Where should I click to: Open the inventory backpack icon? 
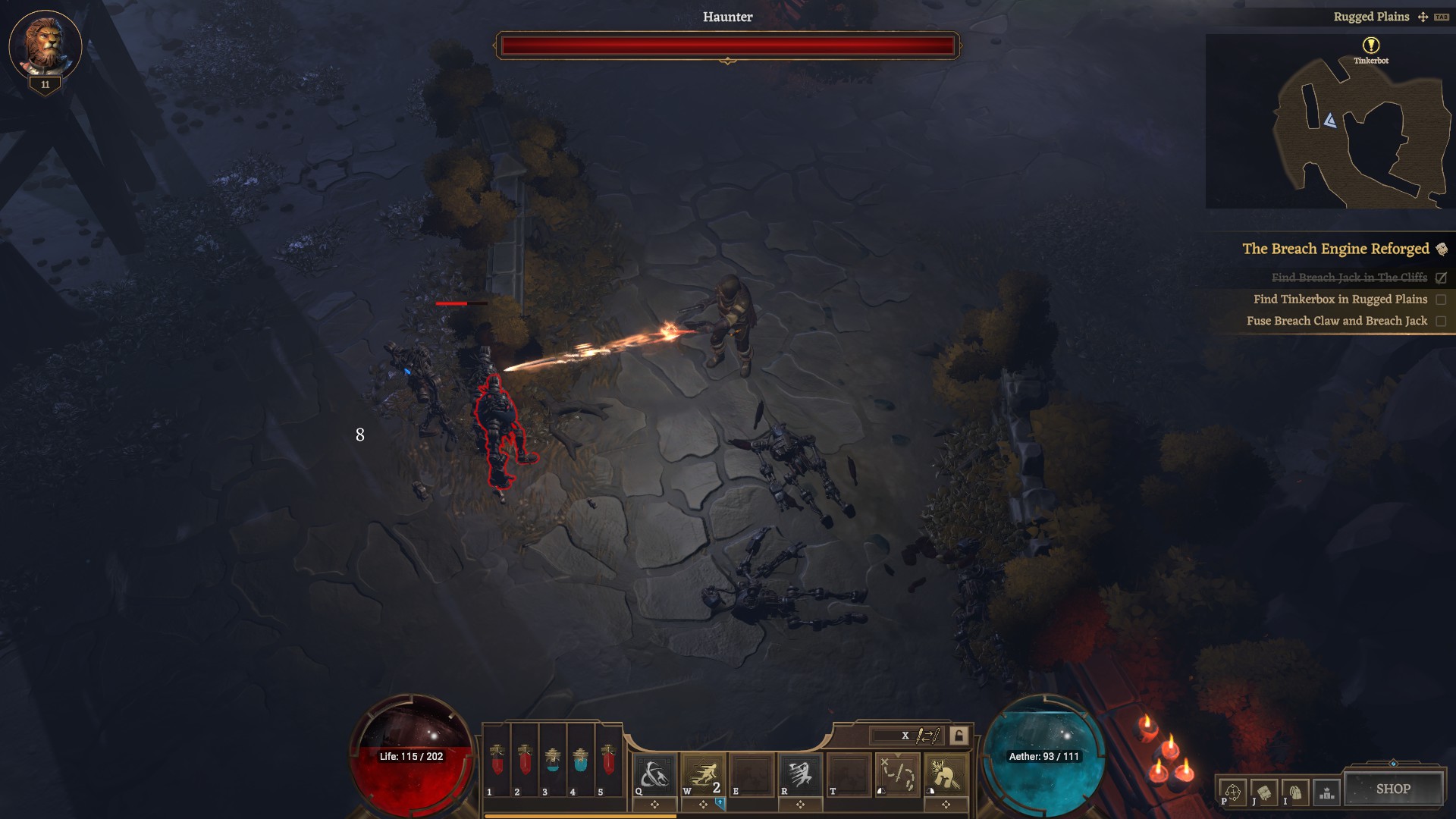coord(1295,792)
